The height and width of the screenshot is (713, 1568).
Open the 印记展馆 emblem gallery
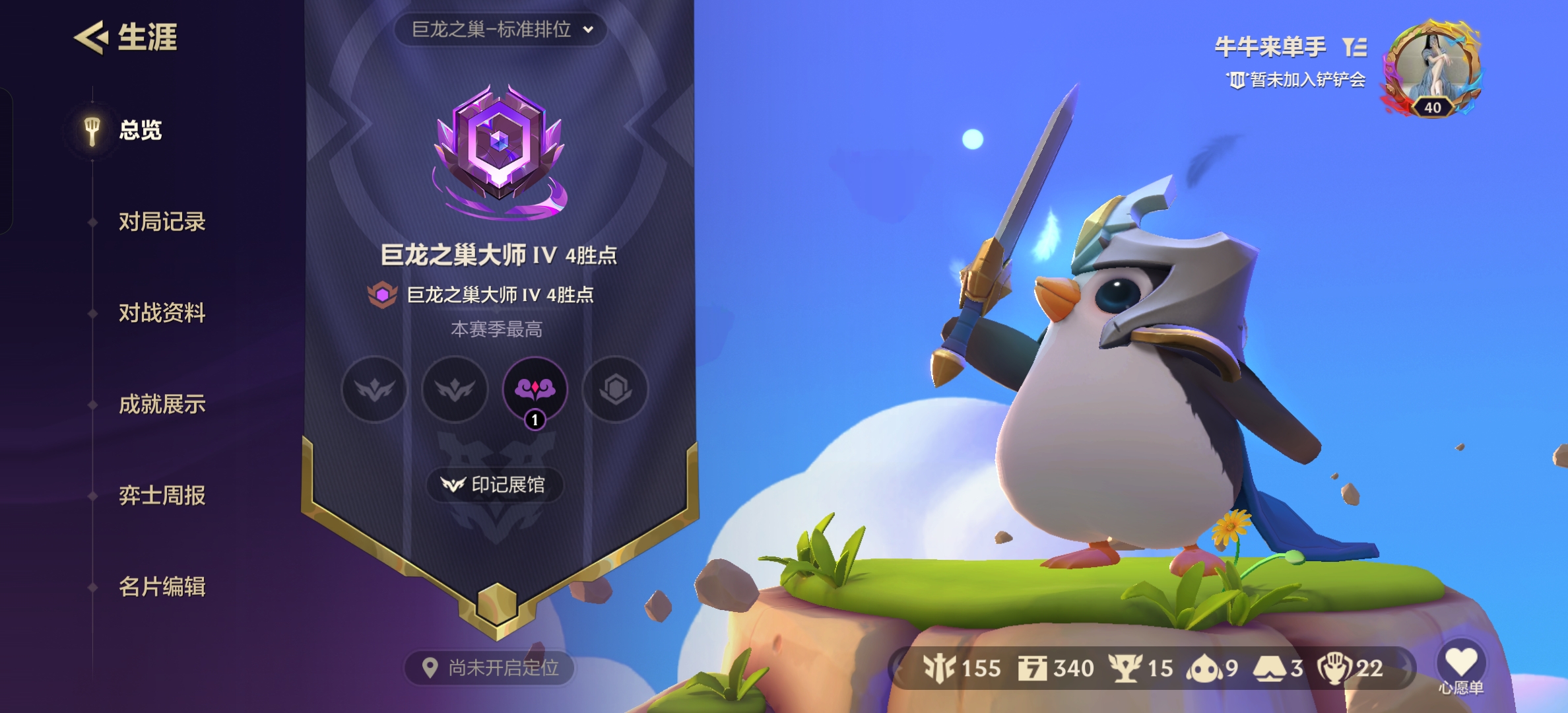click(495, 485)
